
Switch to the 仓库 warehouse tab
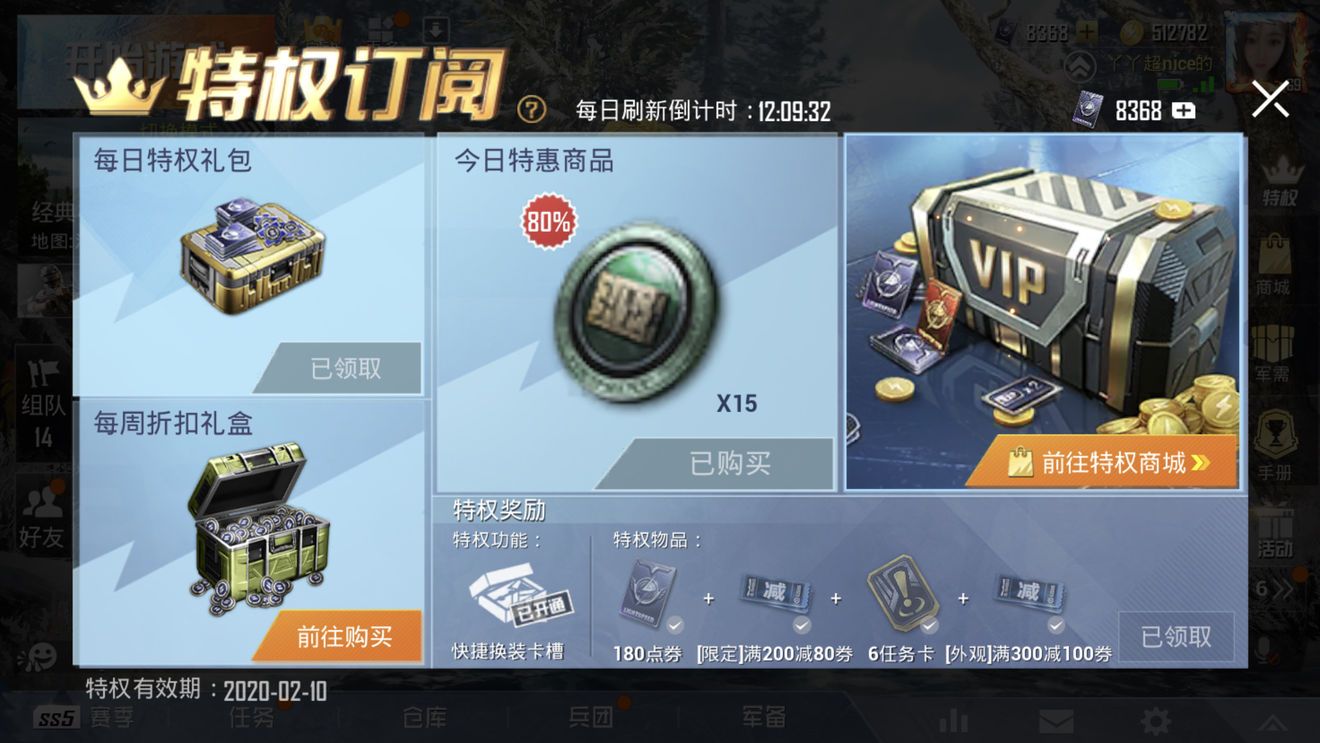(424, 719)
